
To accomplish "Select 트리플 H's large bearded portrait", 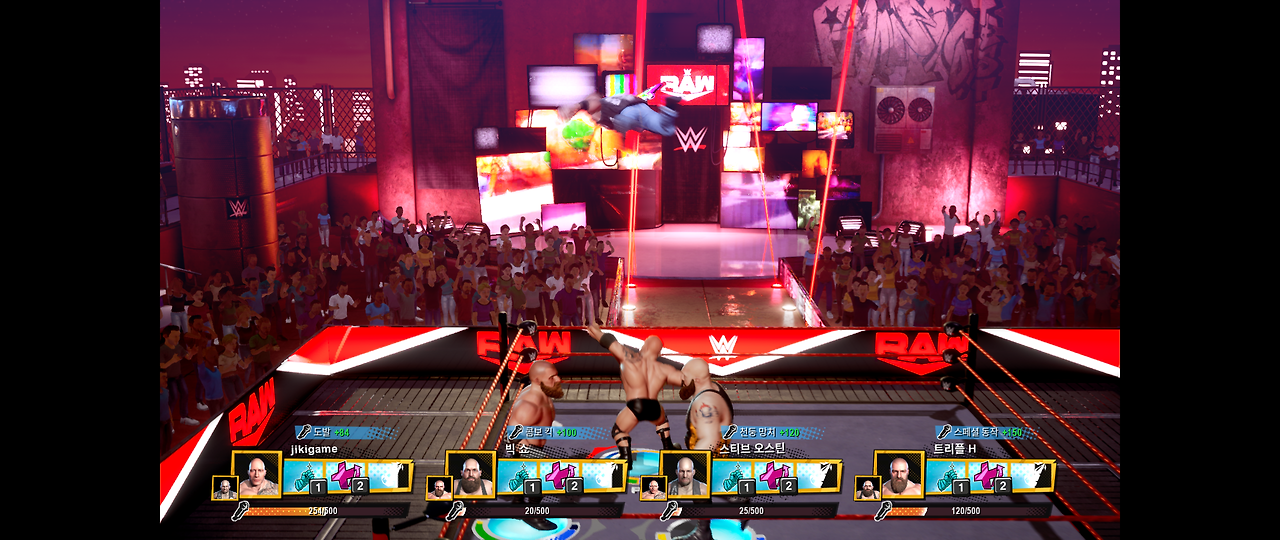I will tap(899, 475).
